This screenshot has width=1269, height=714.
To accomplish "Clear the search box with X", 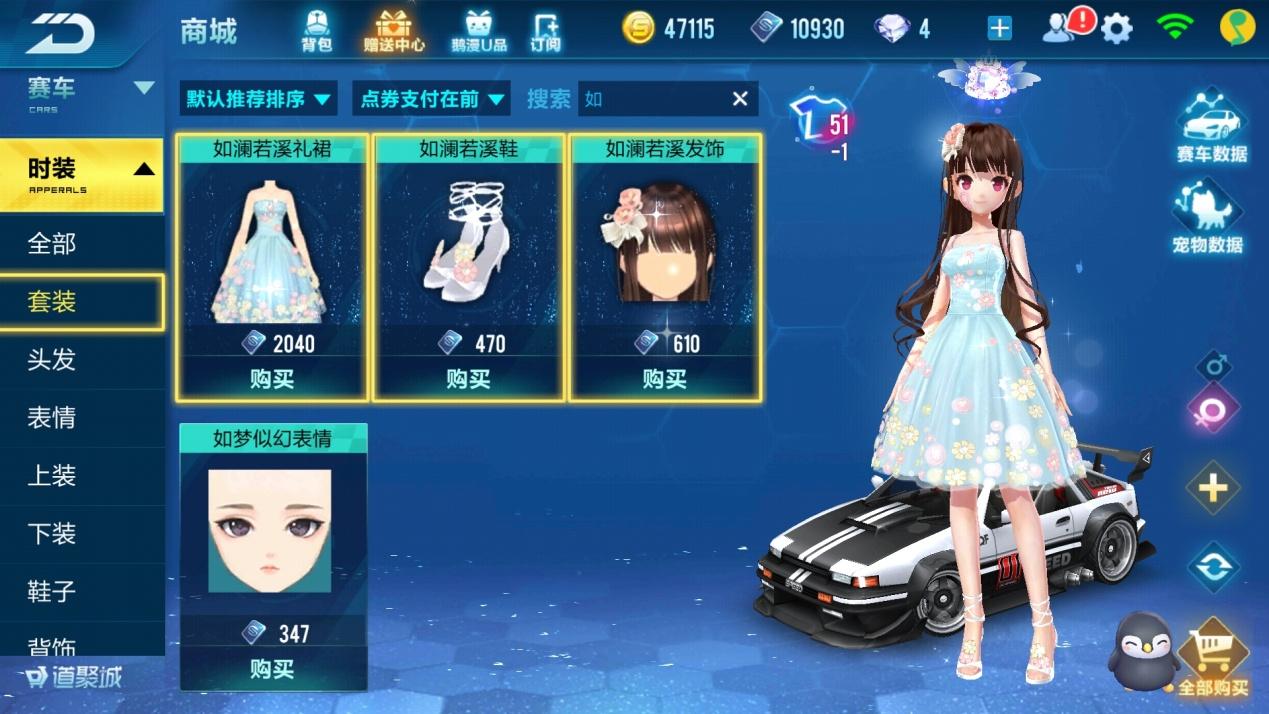I will coord(740,98).
